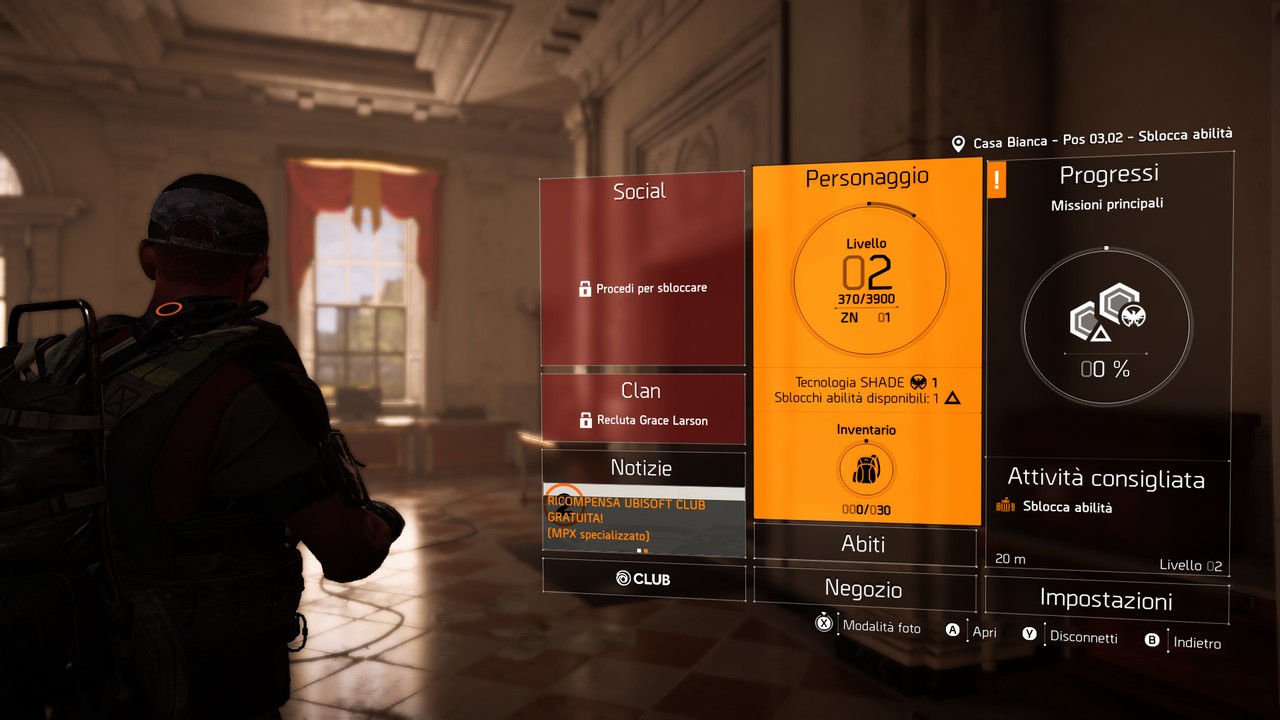The image size is (1280, 720).
Task: Open the Impostazioni settings menu
Action: coord(1106,600)
